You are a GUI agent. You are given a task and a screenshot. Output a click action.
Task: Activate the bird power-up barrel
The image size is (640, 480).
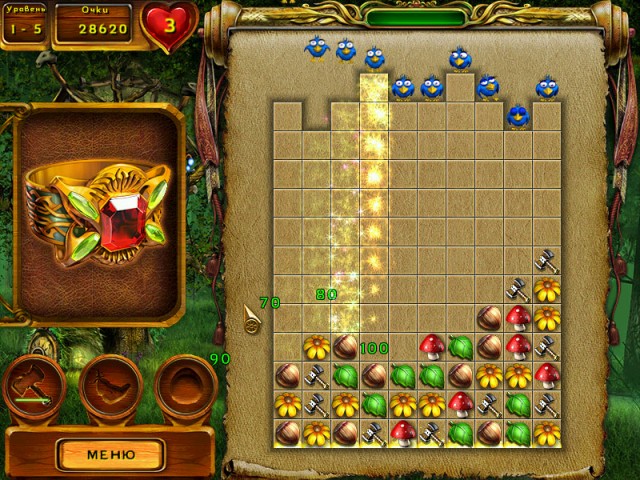tap(110, 387)
